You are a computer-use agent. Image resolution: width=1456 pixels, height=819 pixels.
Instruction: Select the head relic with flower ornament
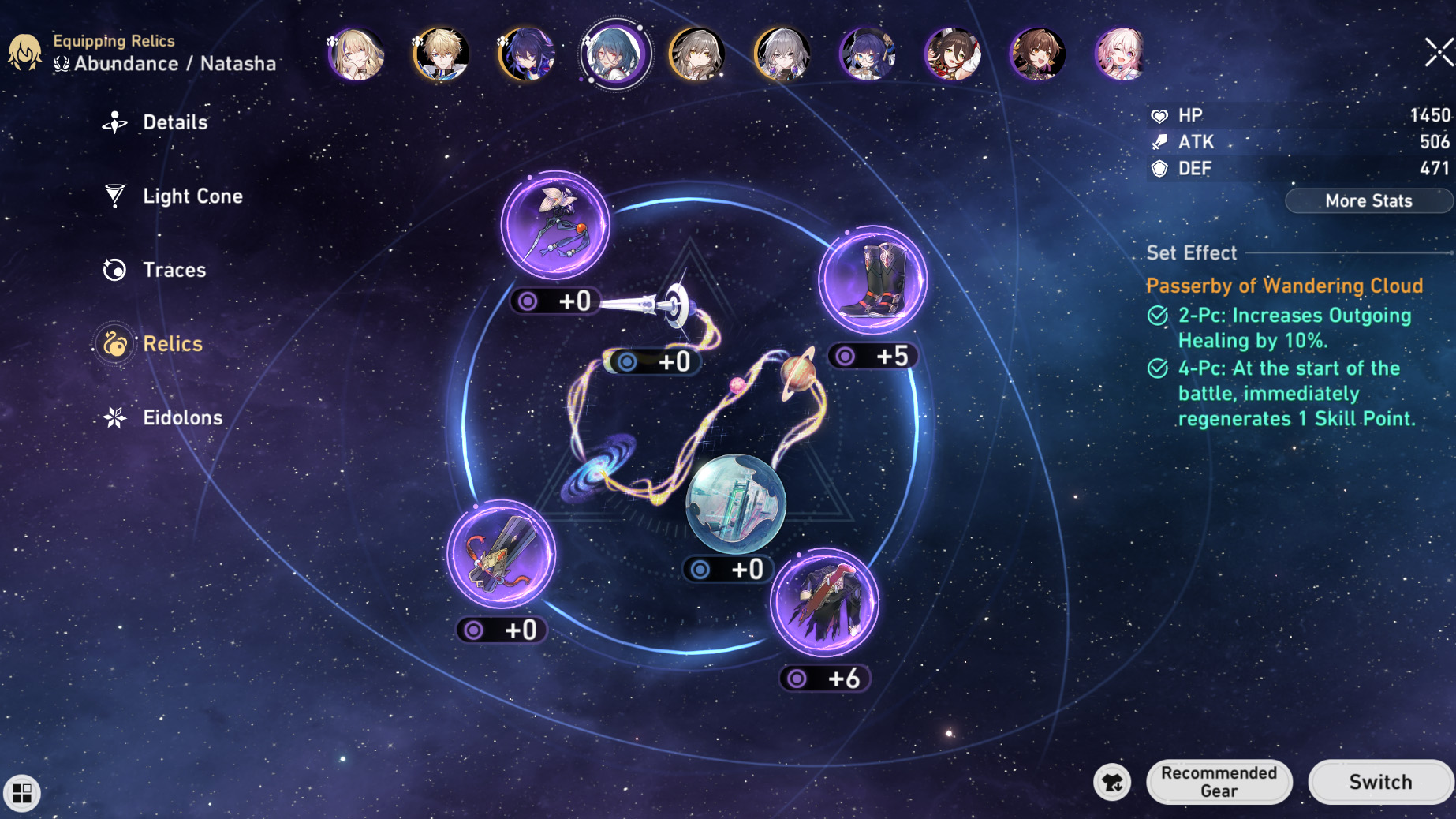555,226
